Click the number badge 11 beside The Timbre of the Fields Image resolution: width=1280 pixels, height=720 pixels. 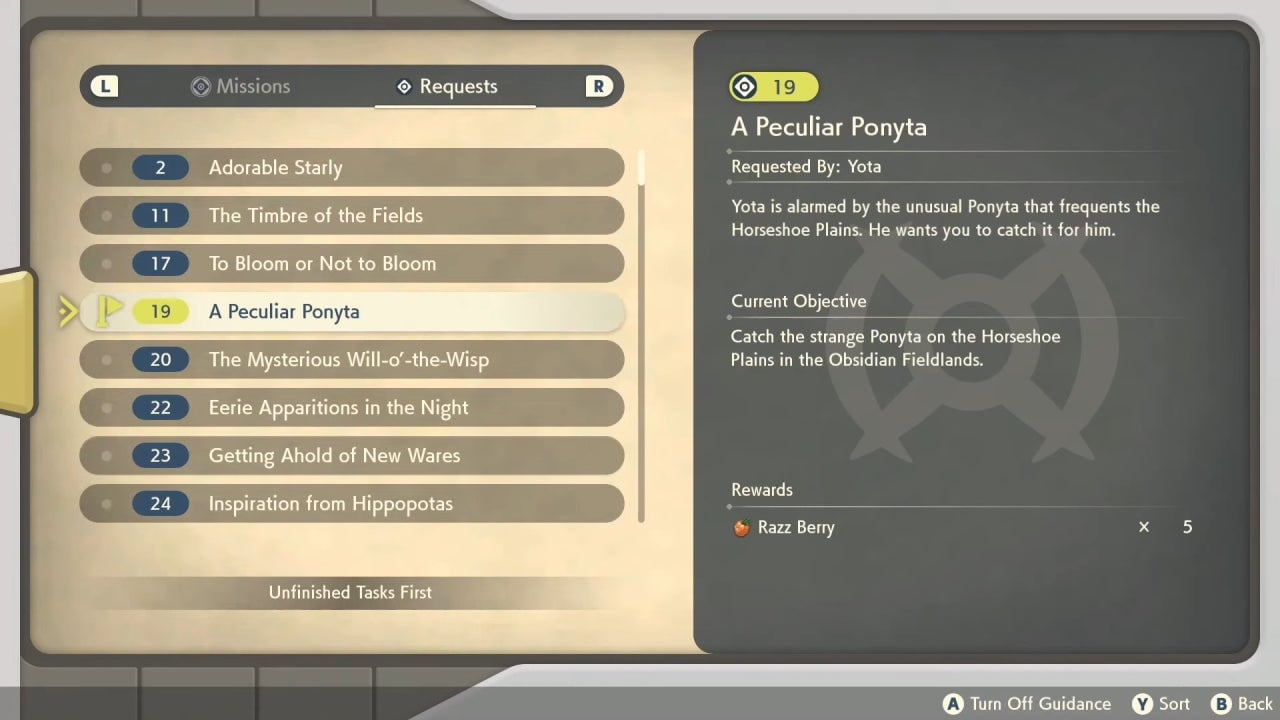coord(162,215)
